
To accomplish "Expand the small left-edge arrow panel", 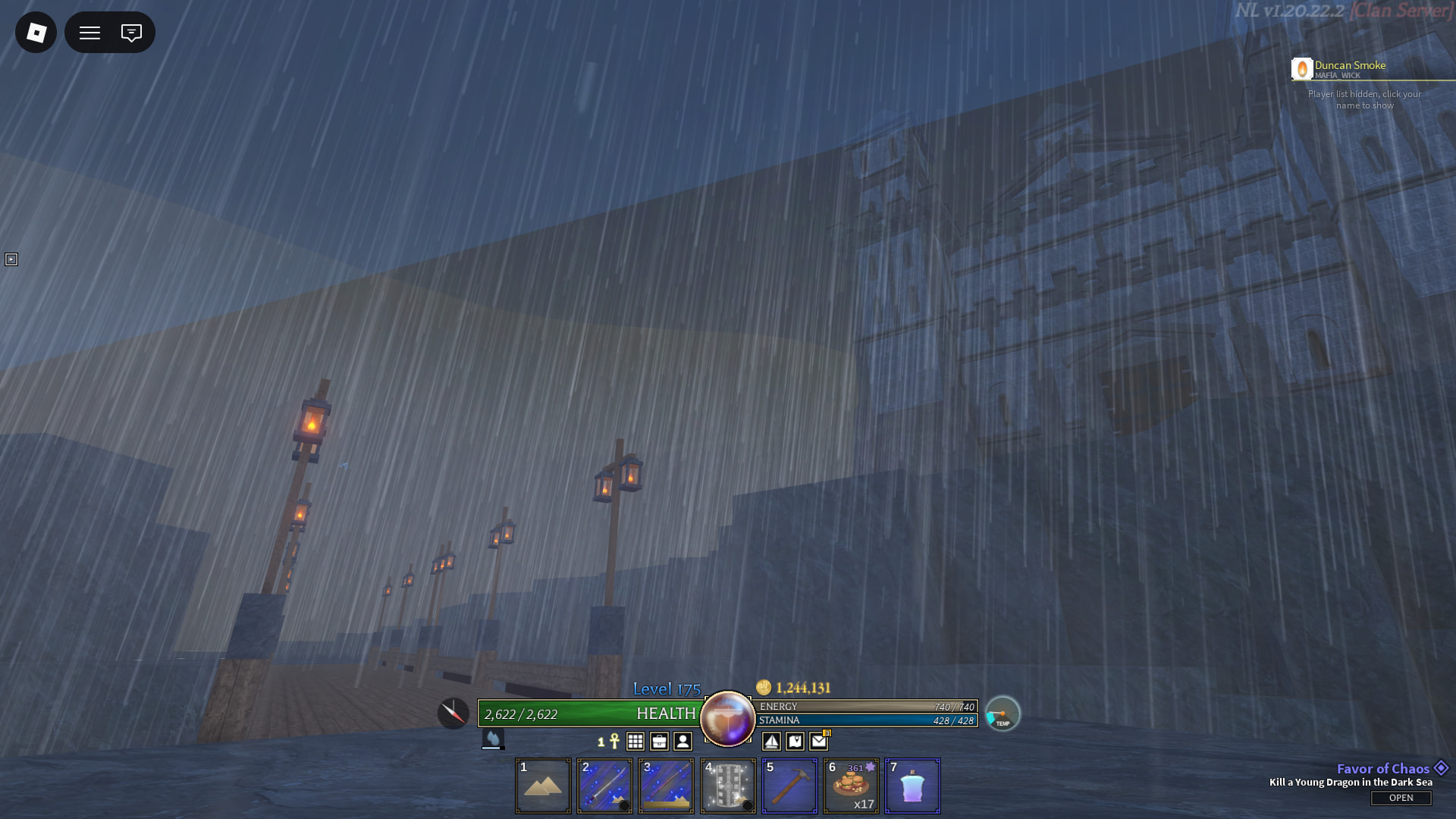I will tap(11, 259).
